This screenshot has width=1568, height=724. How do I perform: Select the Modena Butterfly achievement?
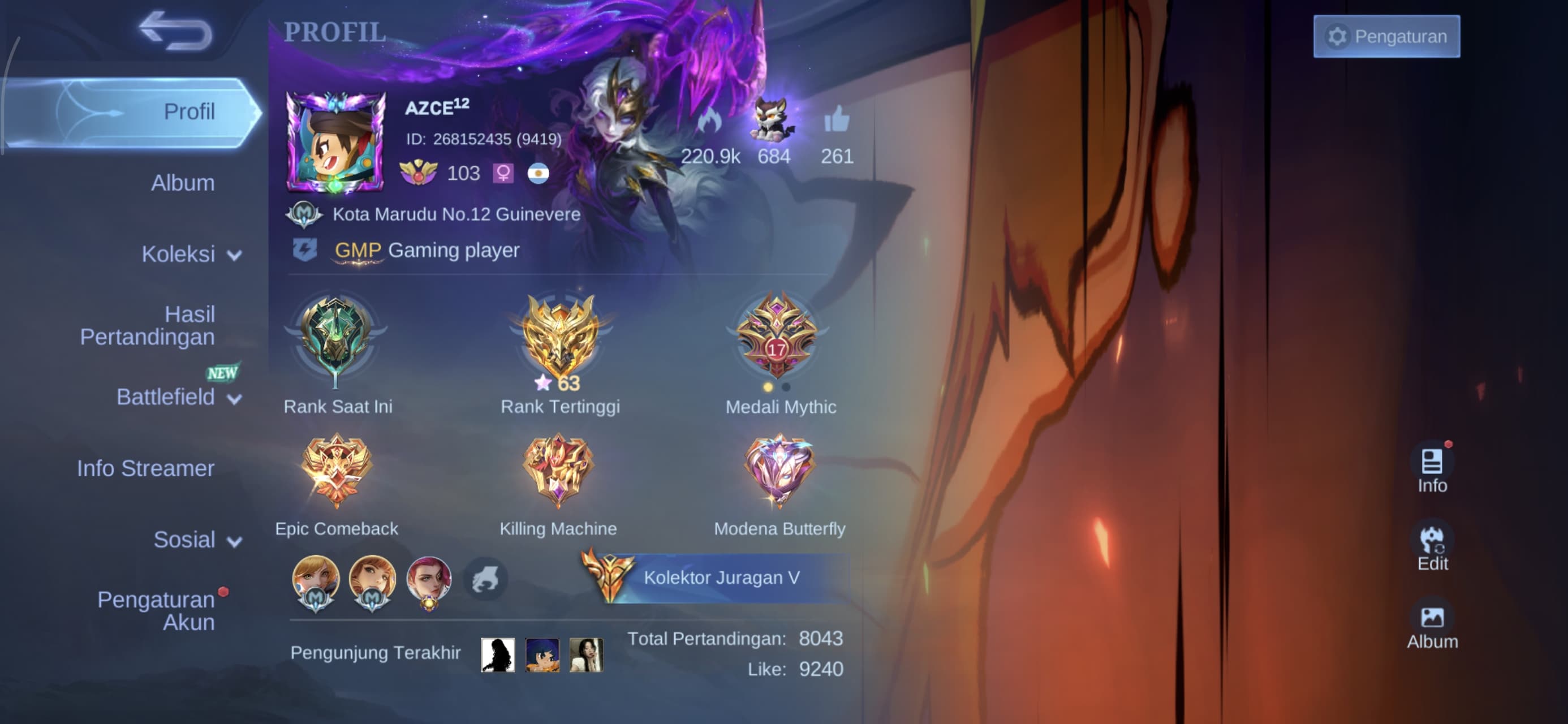[x=779, y=470]
